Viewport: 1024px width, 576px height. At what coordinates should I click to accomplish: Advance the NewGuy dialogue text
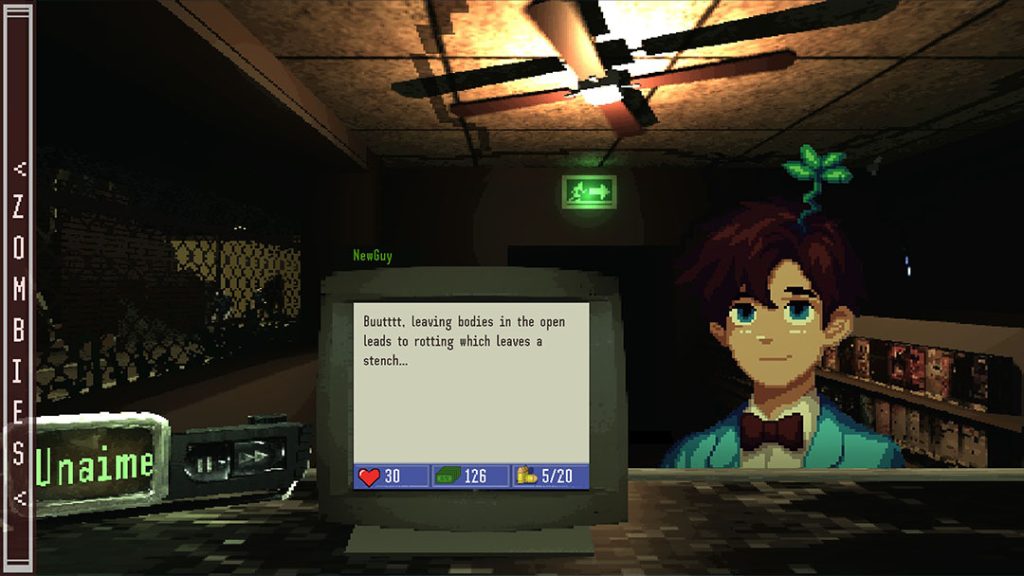(x=471, y=380)
